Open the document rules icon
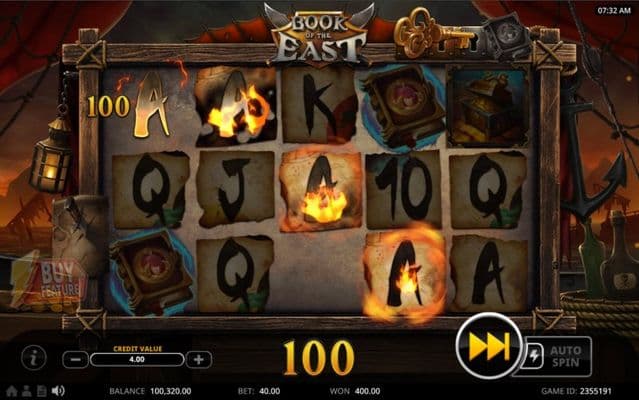This screenshot has height=400, width=639. click(x=42, y=390)
